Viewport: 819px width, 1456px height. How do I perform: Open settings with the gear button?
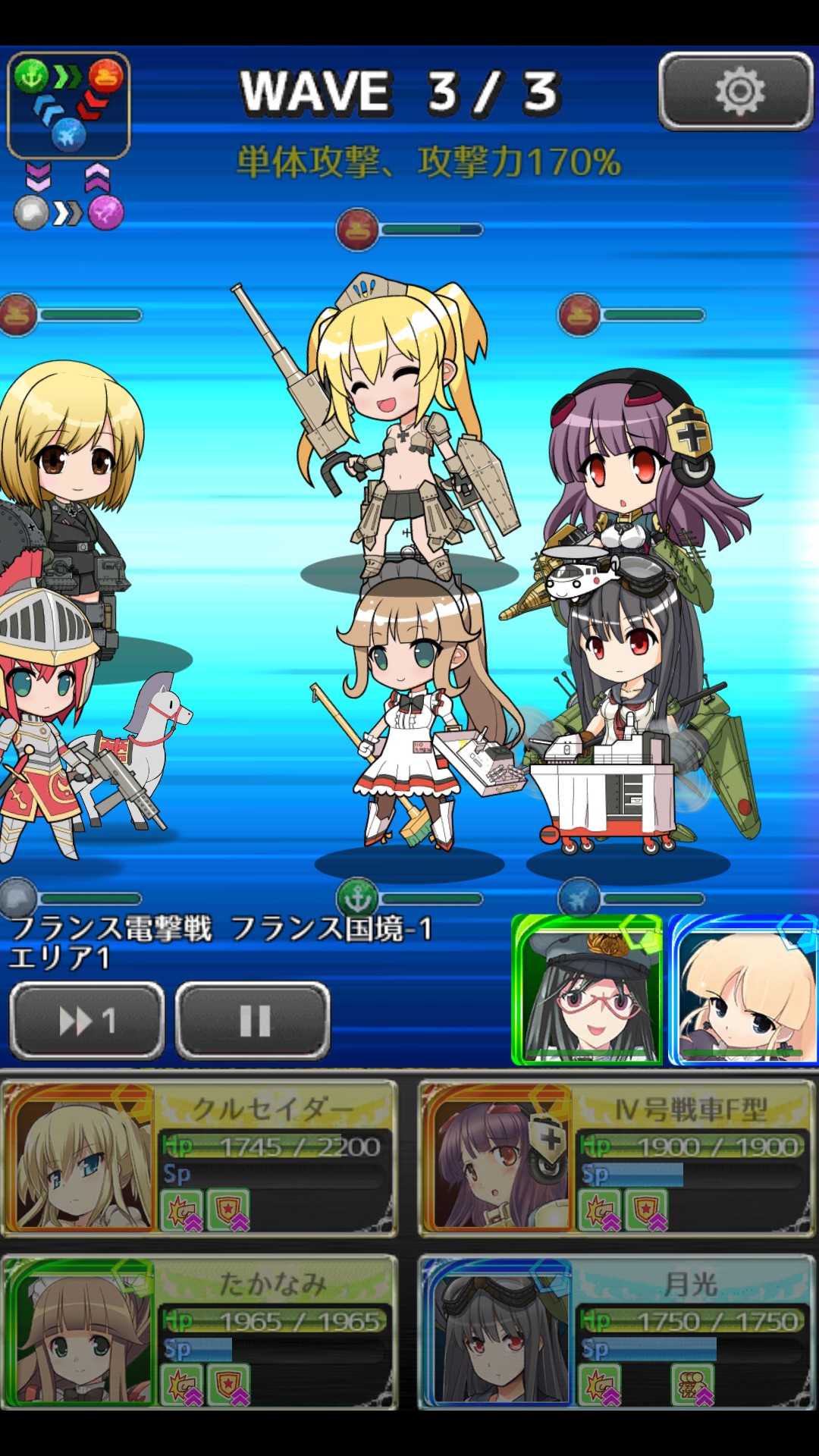pos(736,92)
